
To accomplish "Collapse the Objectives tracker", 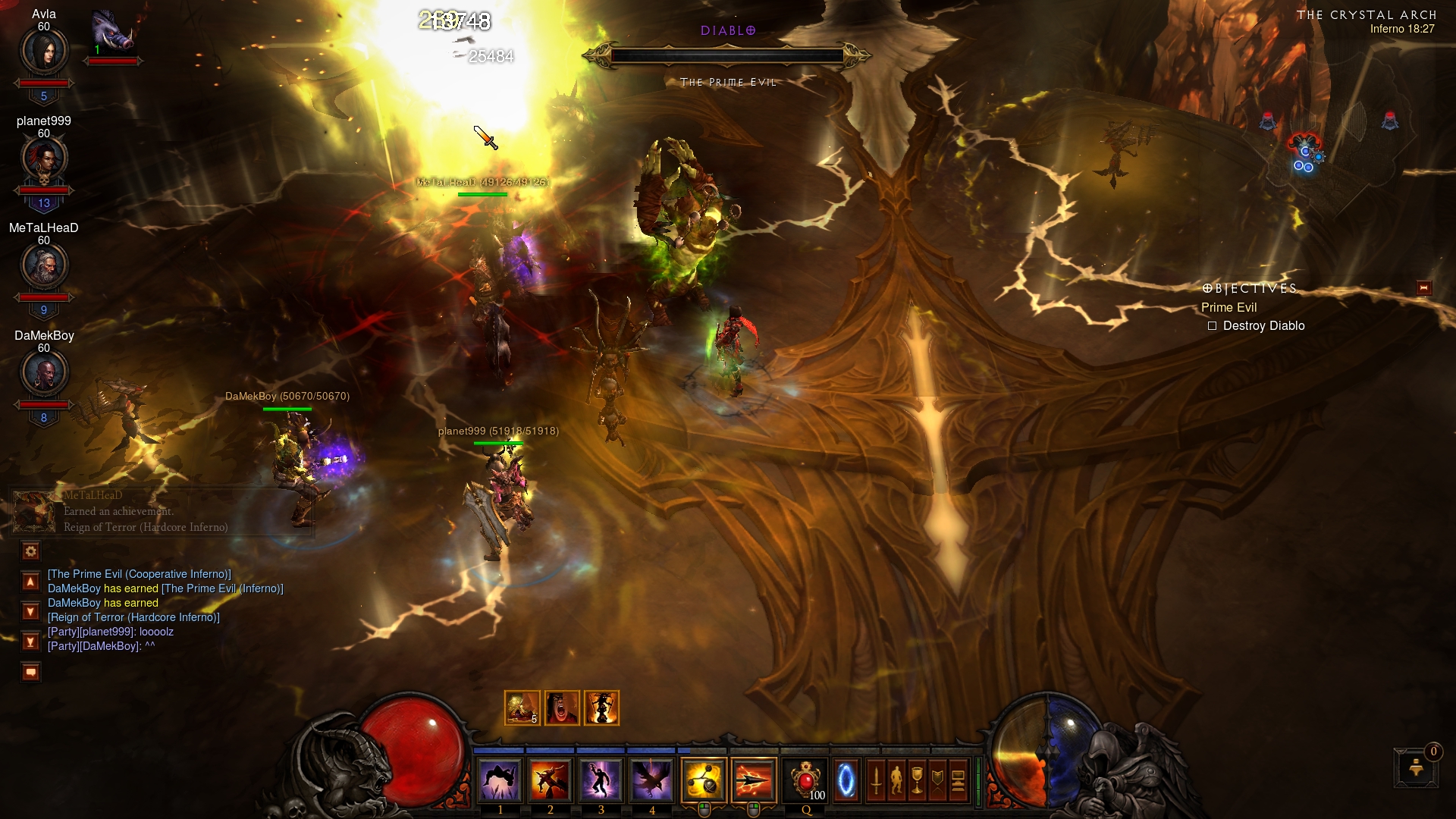I will [1423, 288].
